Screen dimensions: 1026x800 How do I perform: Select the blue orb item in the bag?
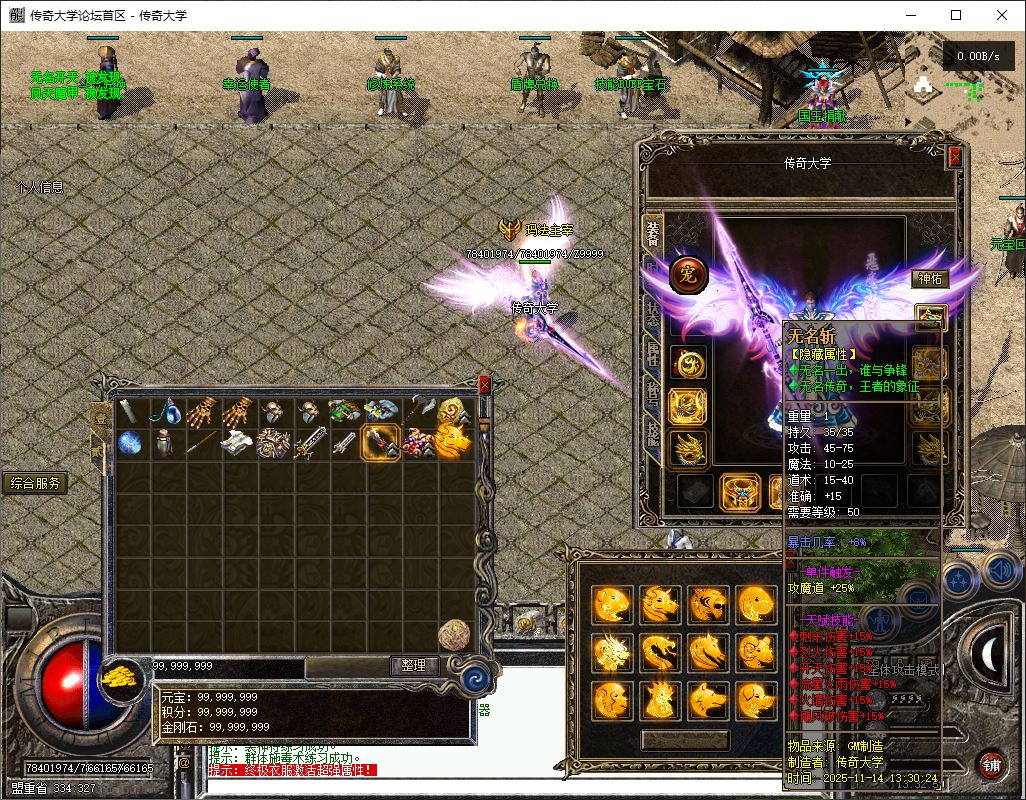point(130,443)
